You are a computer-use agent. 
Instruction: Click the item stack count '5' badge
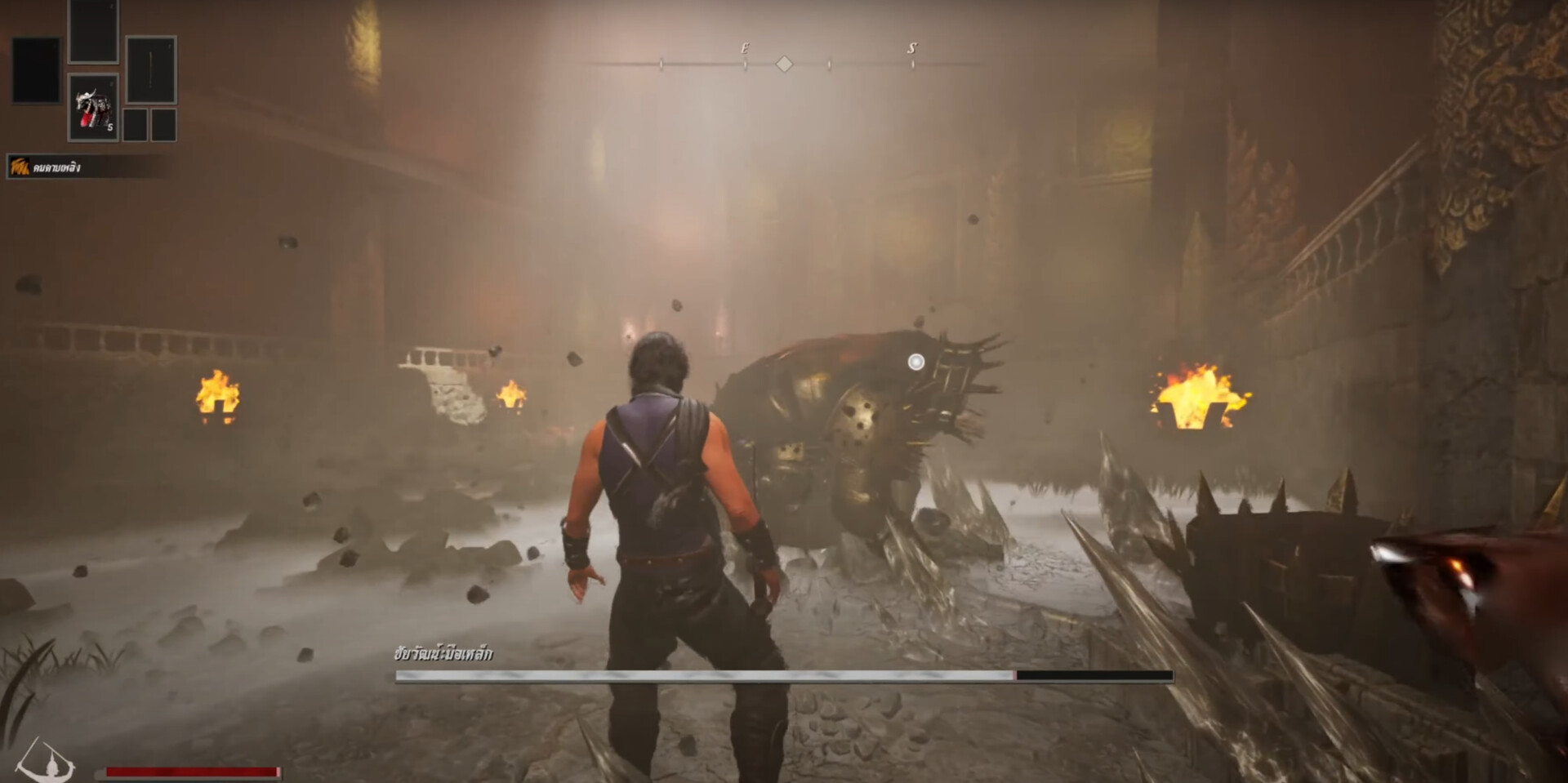pyautogui.click(x=110, y=127)
